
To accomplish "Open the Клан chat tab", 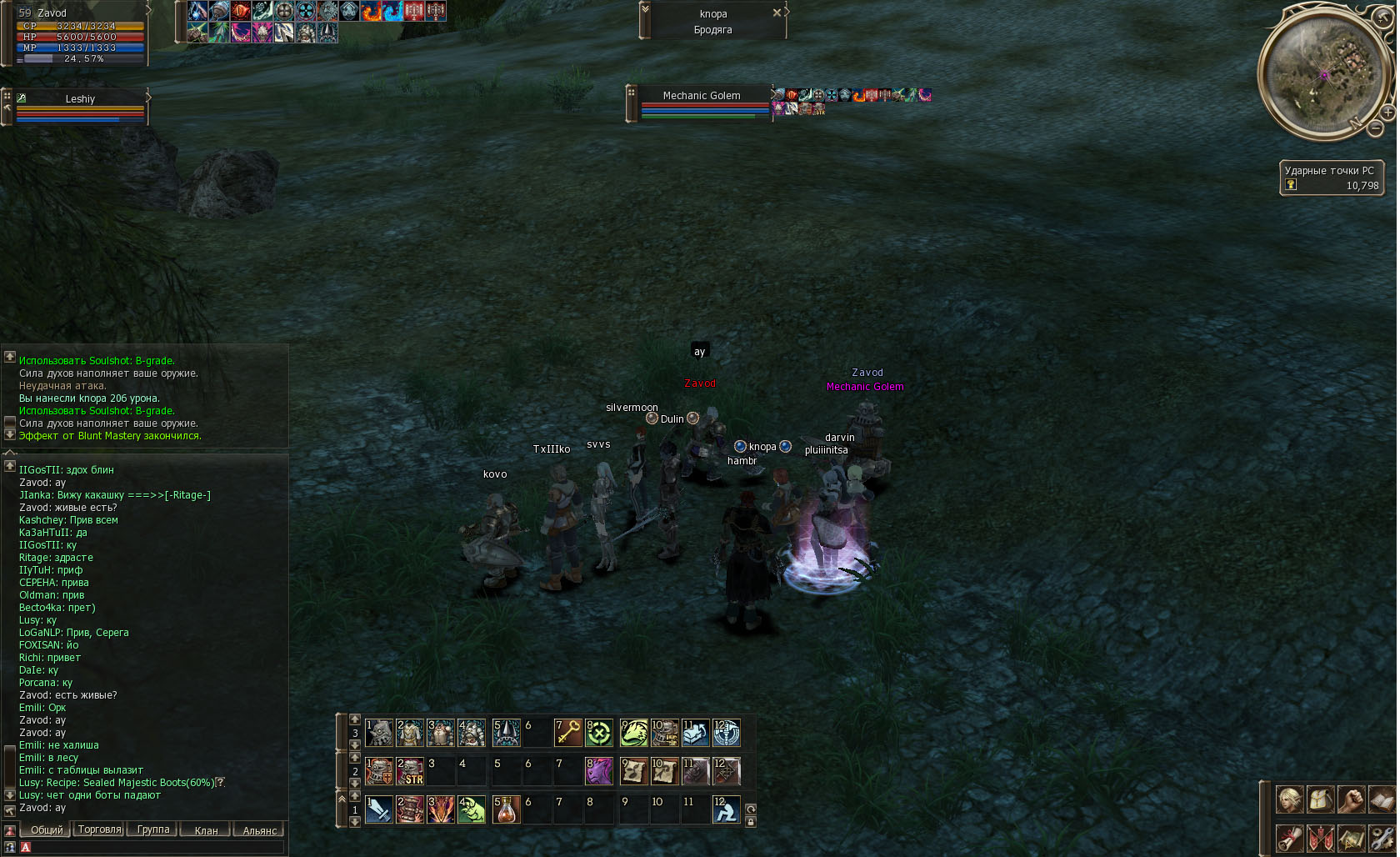I will [x=206, y=830].
